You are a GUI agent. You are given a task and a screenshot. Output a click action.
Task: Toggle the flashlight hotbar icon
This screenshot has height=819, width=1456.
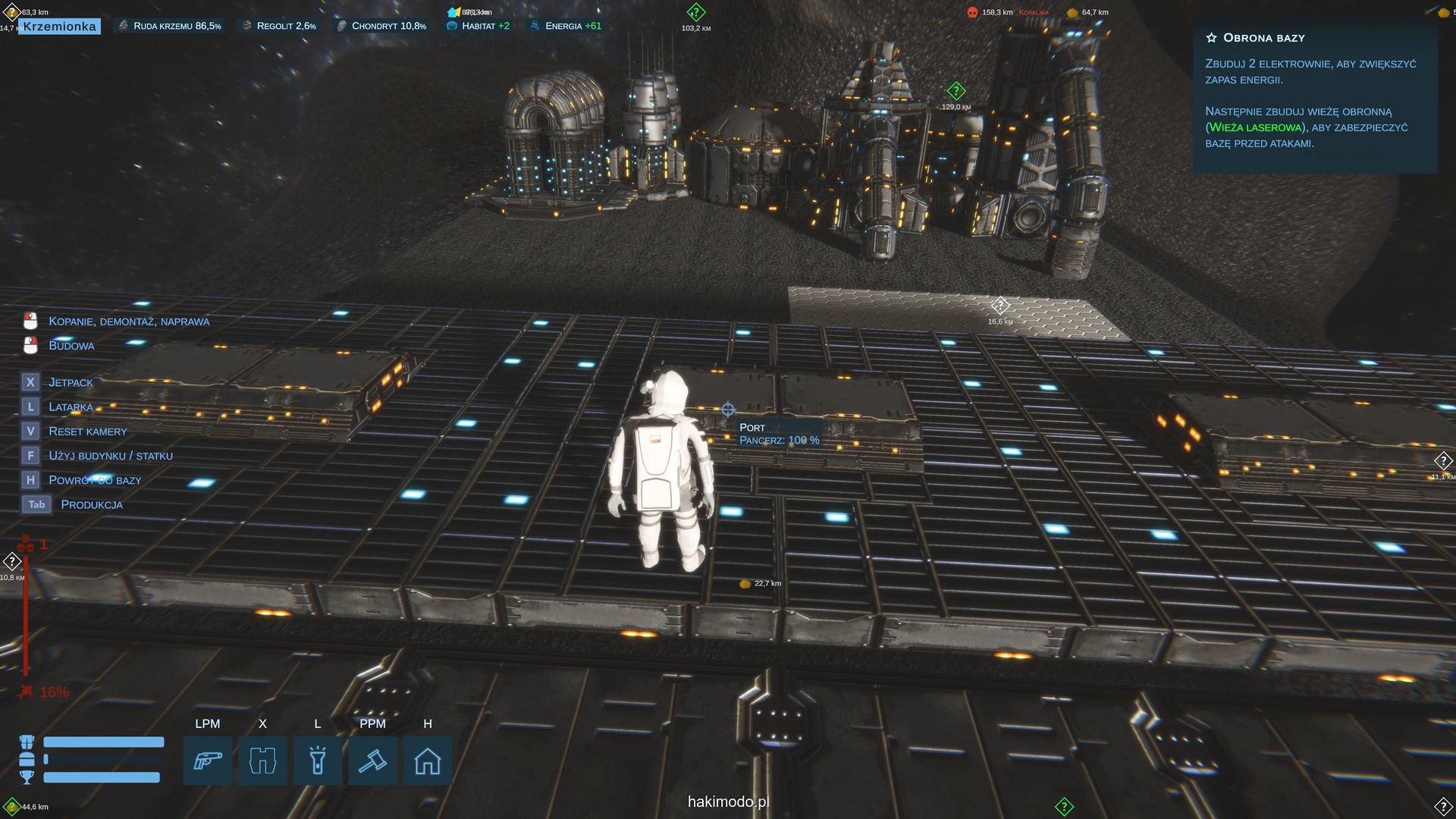318,761
